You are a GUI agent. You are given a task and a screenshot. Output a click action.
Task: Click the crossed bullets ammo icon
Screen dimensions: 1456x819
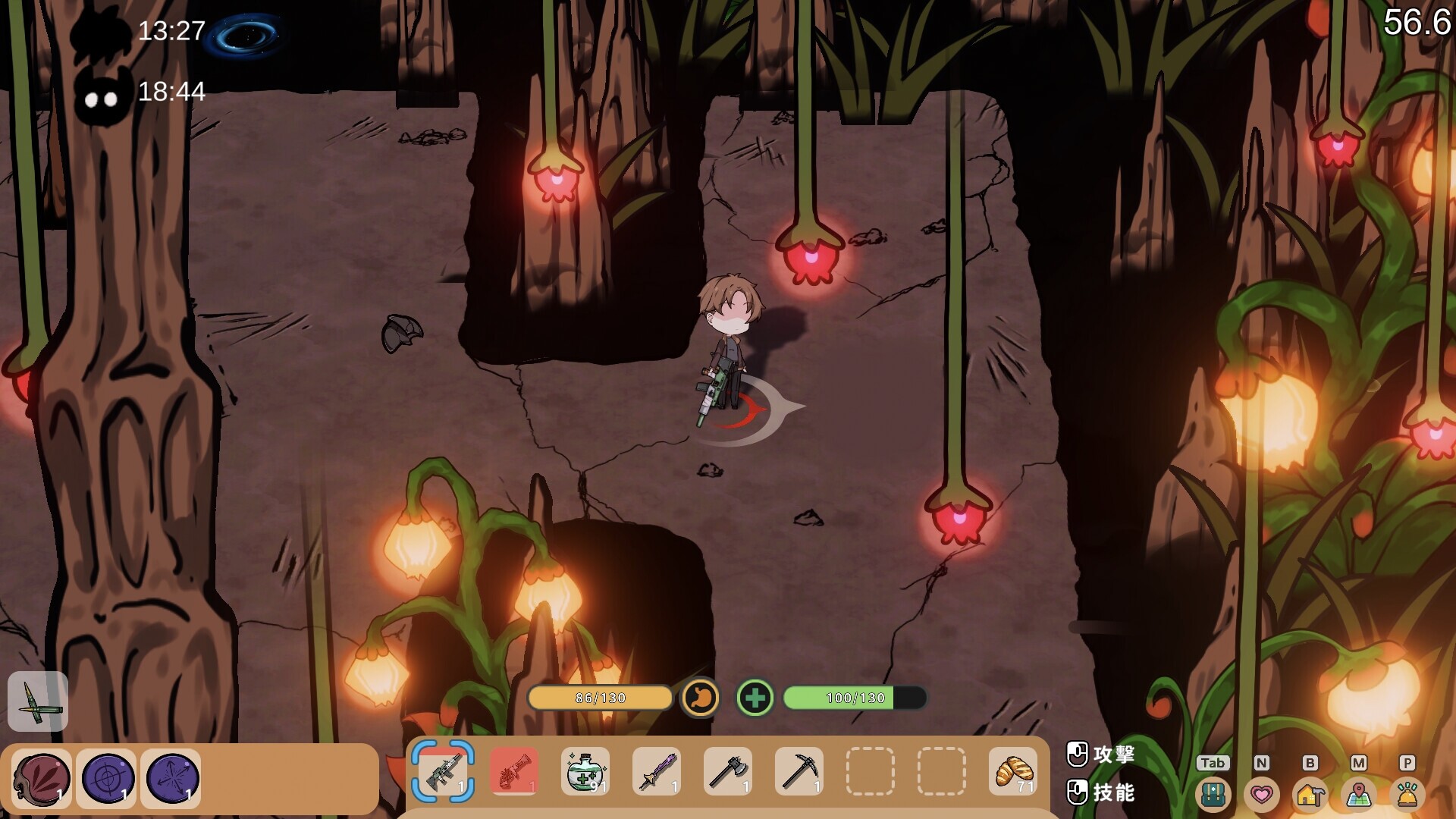38,701
